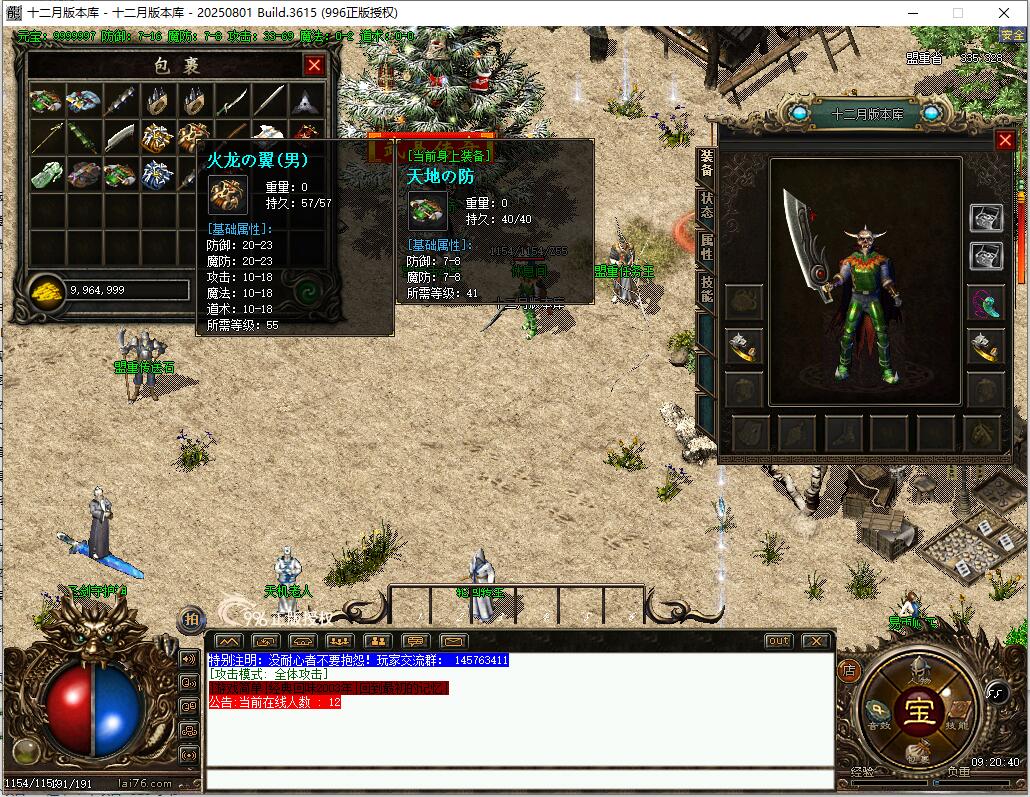The image size is (1030, 797).
Task: Select the green bamboo staff item
Action: 84,137
